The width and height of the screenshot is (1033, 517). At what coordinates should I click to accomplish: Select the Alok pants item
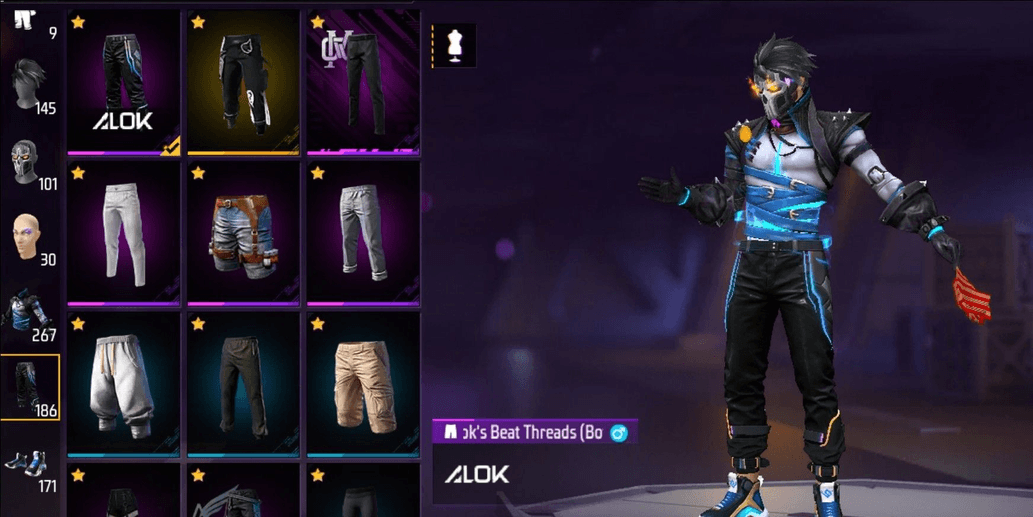click(x=124, y=82)
